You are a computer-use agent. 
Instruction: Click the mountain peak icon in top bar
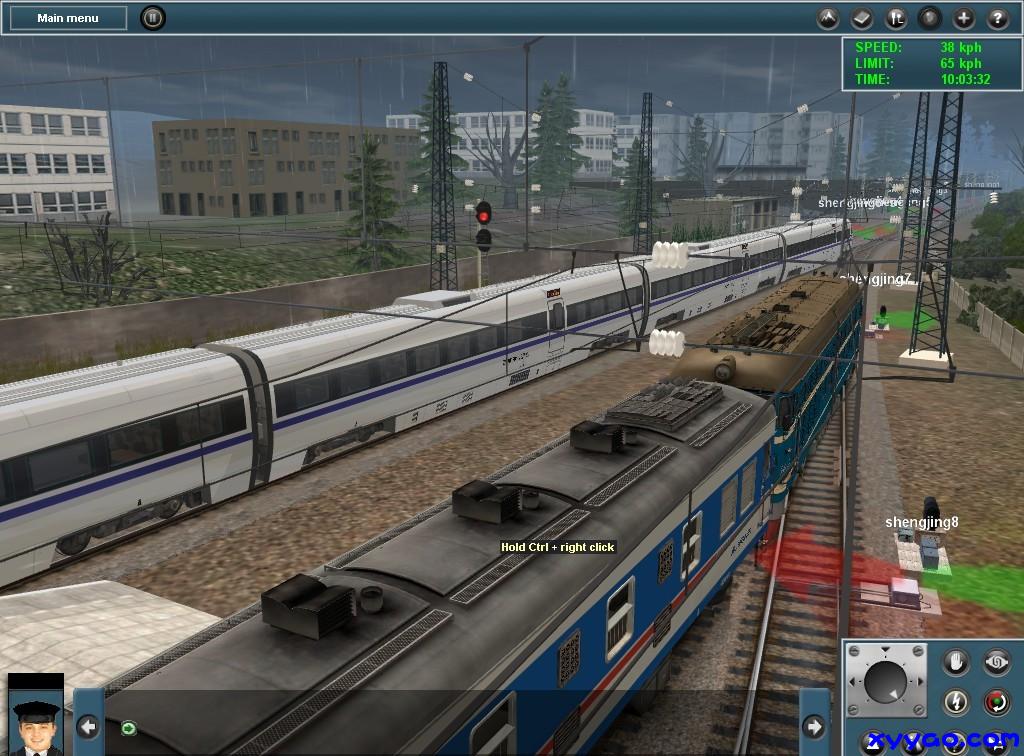(x=828, y=18)
